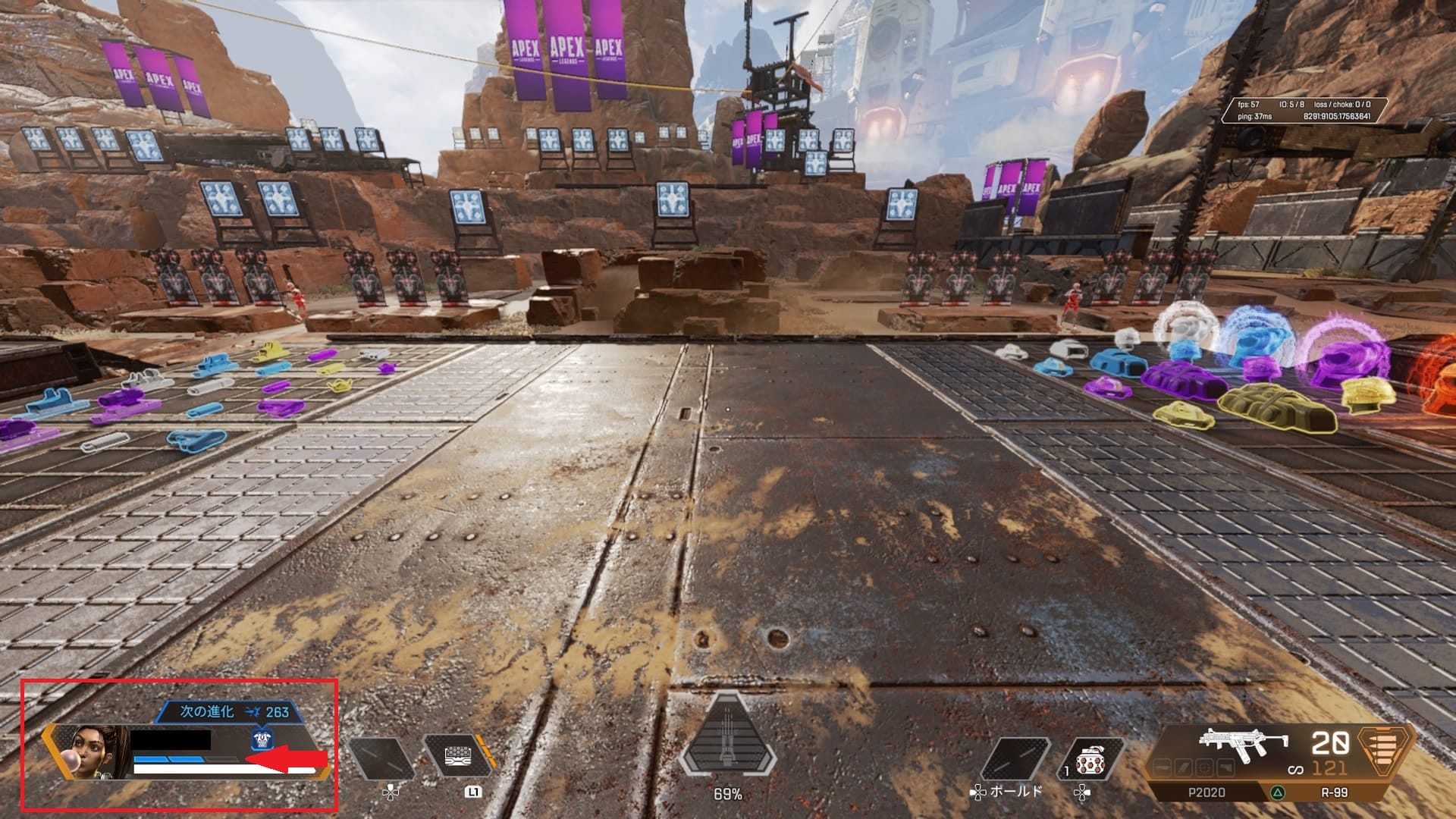Switch to the R-99 weapon tab
The width and height of the screenshot is (1456, 819).
[x=1334, y=792]
